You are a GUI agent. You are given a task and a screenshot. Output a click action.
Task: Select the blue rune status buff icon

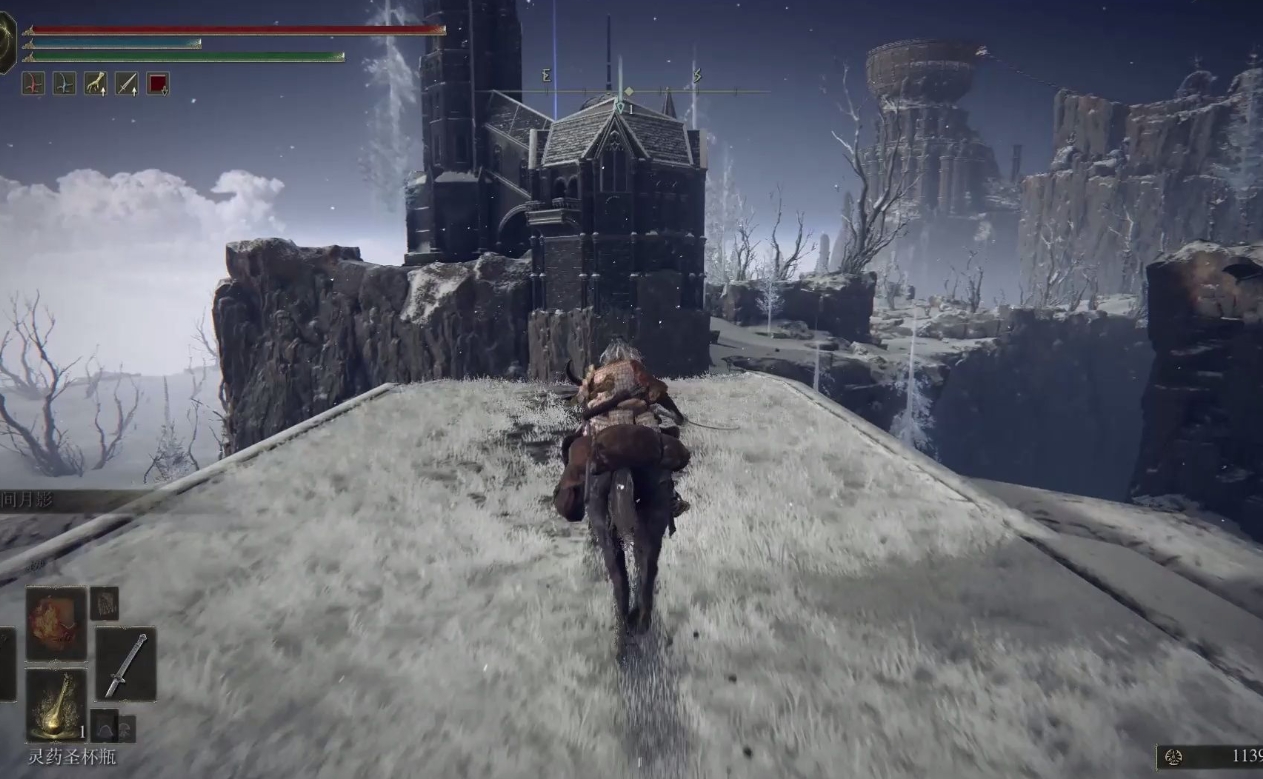(x=64, y=84)
